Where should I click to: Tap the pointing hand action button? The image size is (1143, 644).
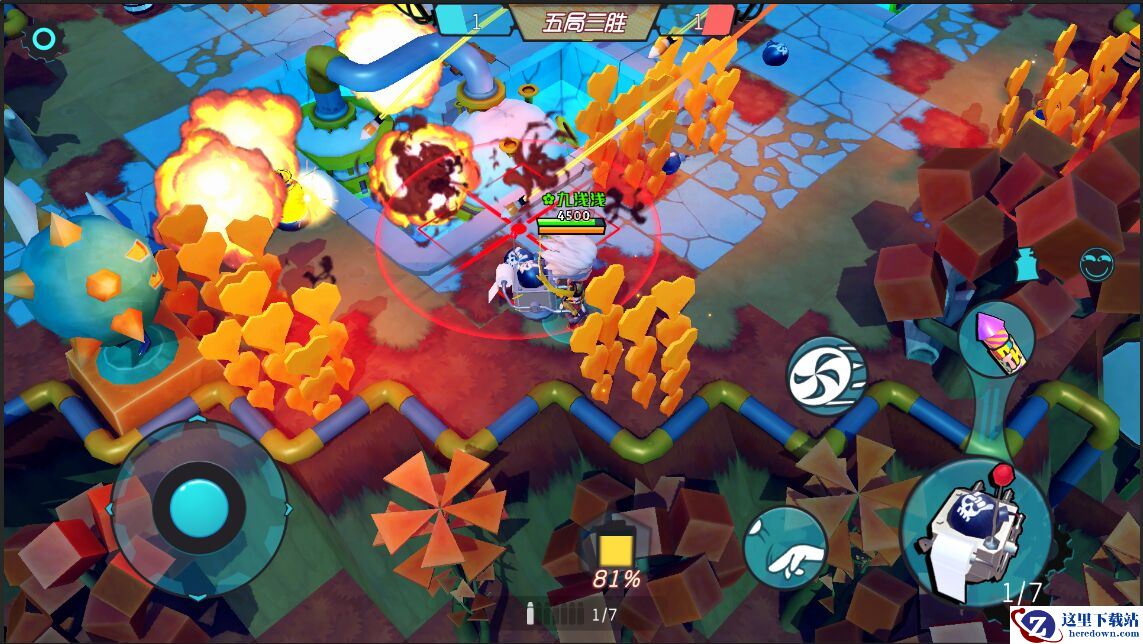click(785, 547)
